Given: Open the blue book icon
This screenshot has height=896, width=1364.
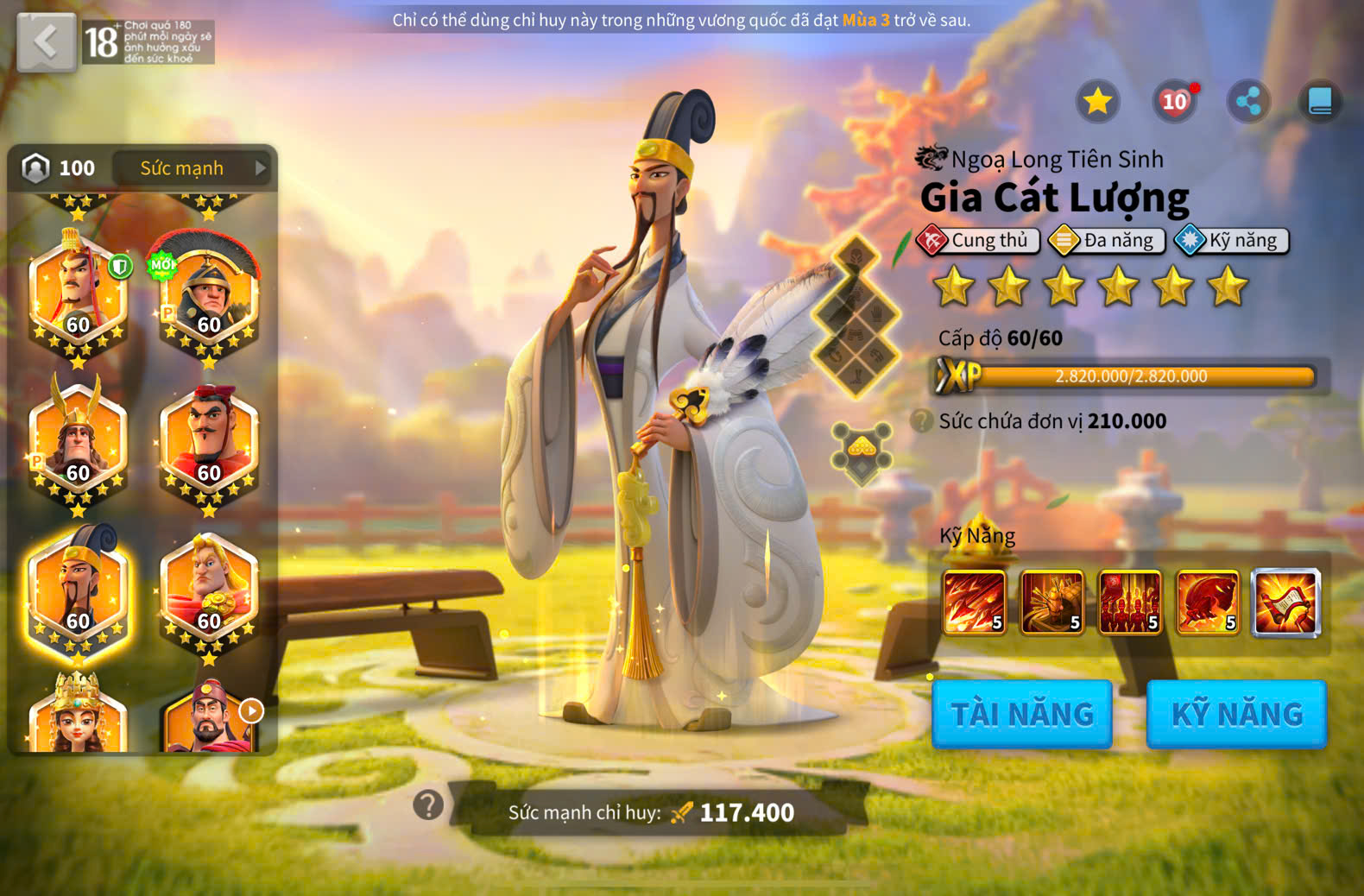Looking at the screenshot, I should coord(1320,102).
